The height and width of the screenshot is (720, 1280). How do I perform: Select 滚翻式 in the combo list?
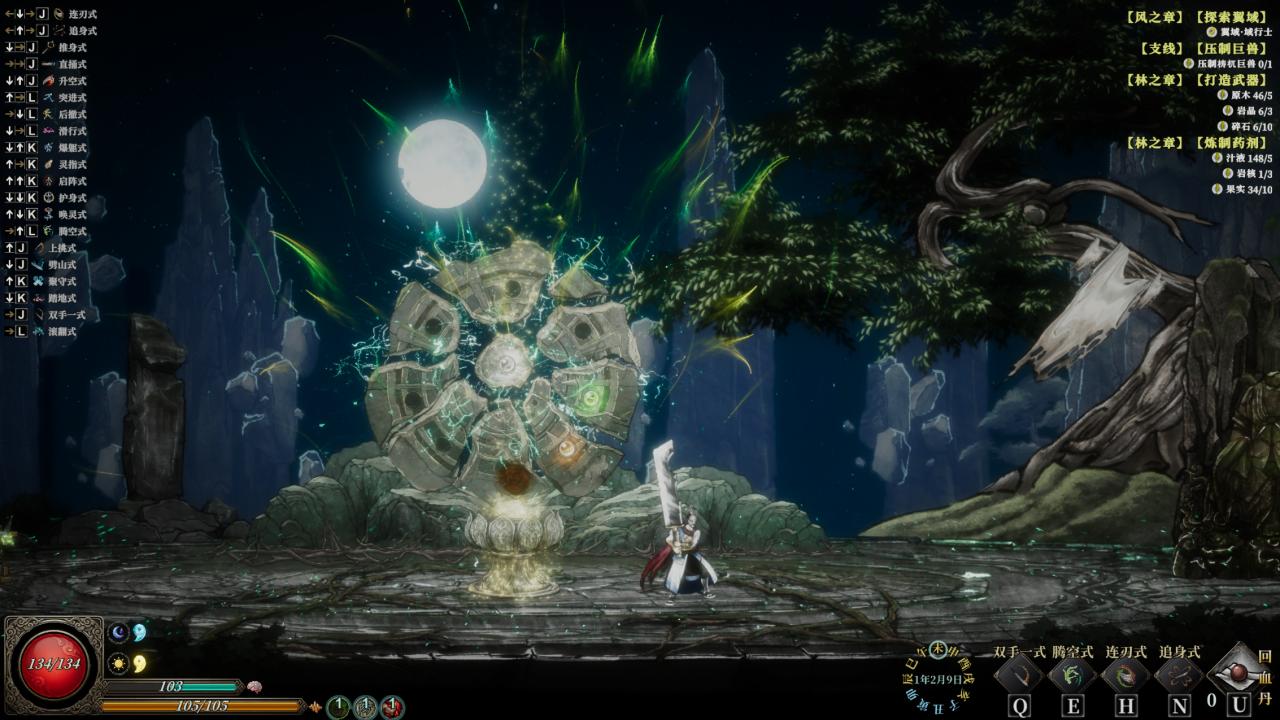point(72,331)
